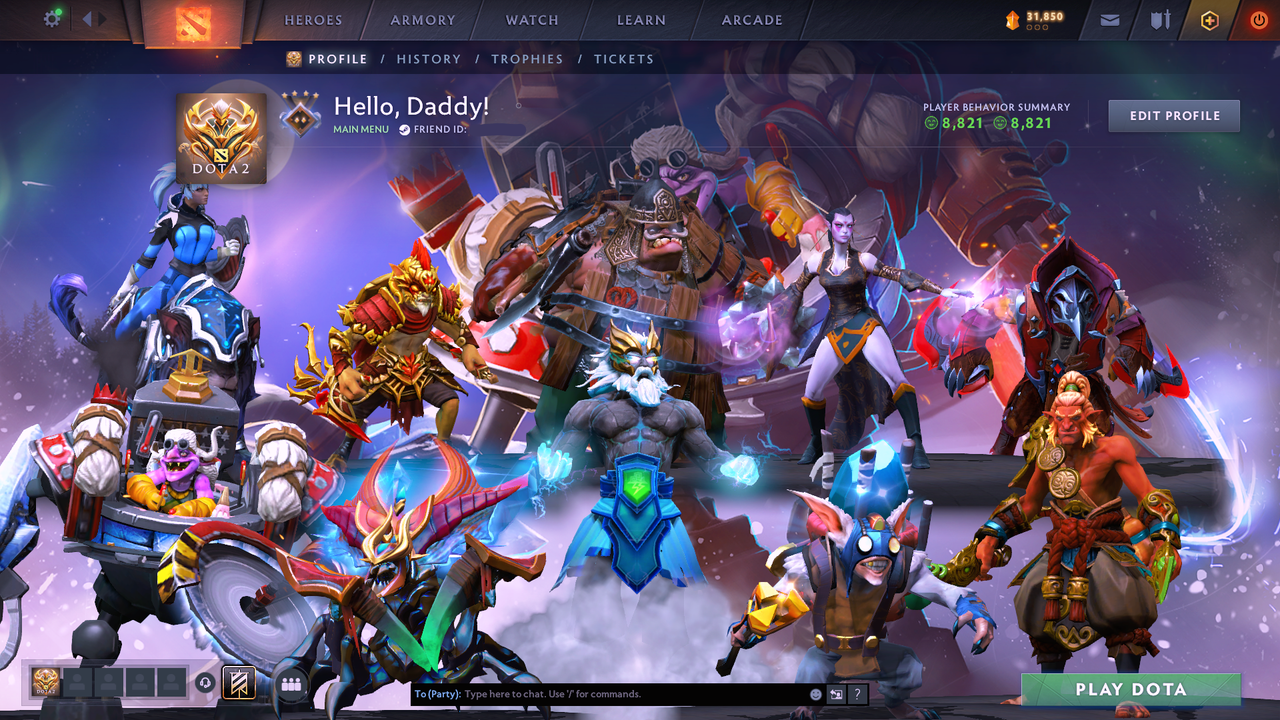
Task: Open the Trophies tab
Action: (528, 59)
